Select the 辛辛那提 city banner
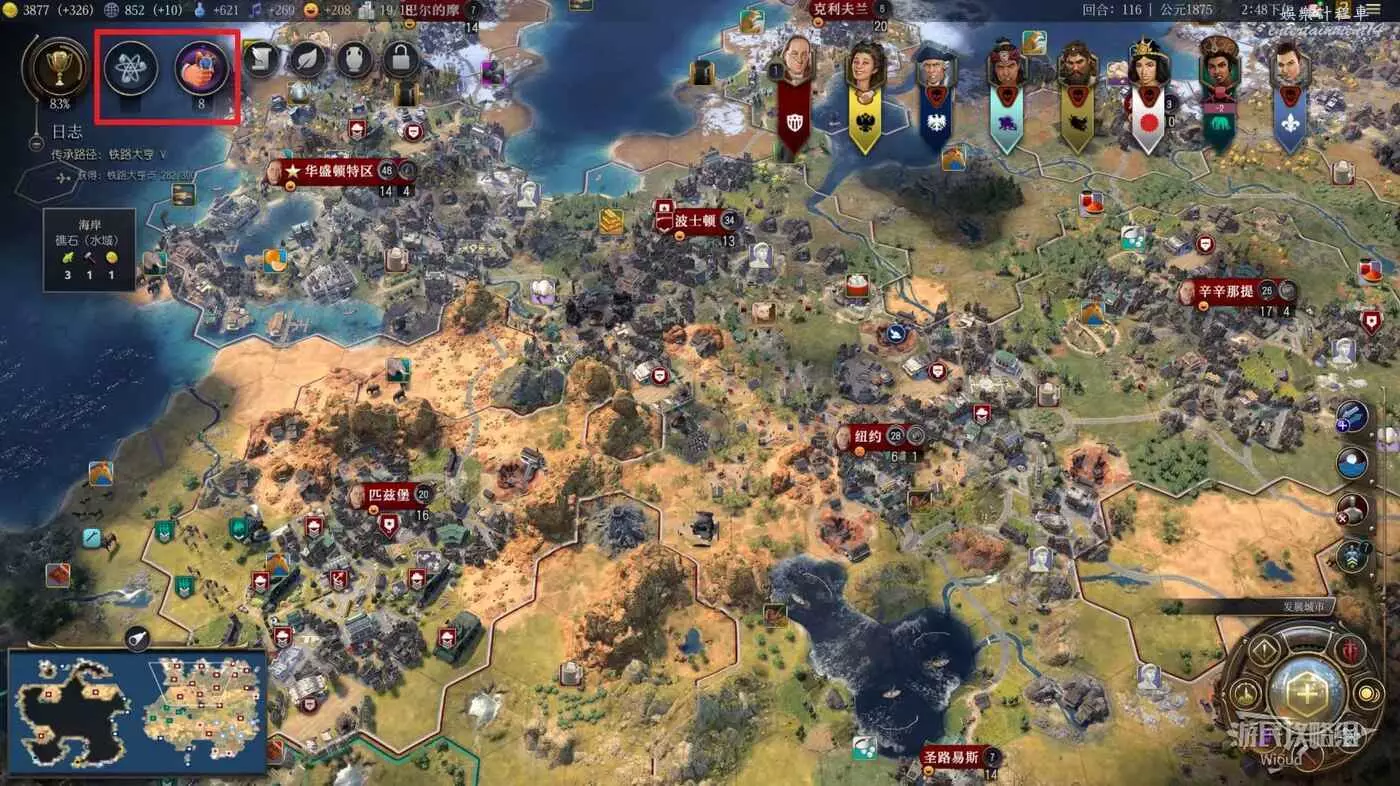 pyautogui.click(x=1226, y=292)
